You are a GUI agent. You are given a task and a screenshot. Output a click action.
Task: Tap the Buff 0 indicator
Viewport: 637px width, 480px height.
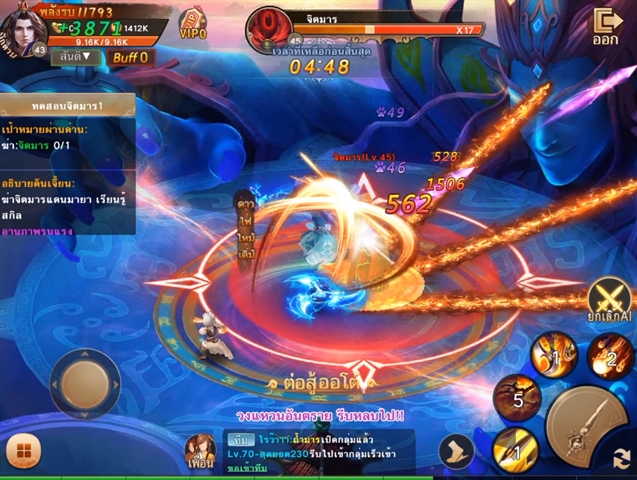pos(130,57)
